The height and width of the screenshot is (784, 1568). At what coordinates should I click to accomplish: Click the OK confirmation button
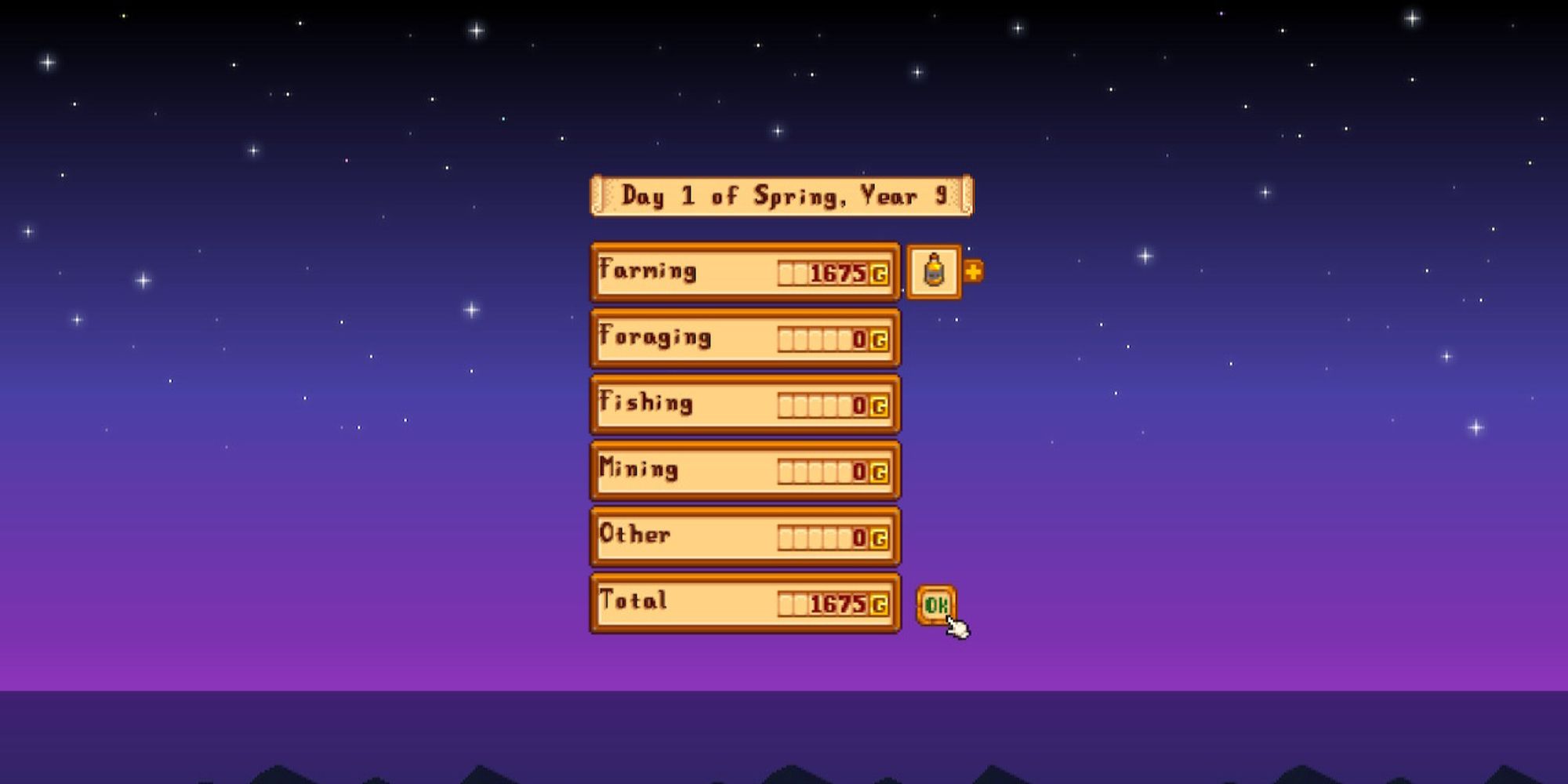[938, 603]
